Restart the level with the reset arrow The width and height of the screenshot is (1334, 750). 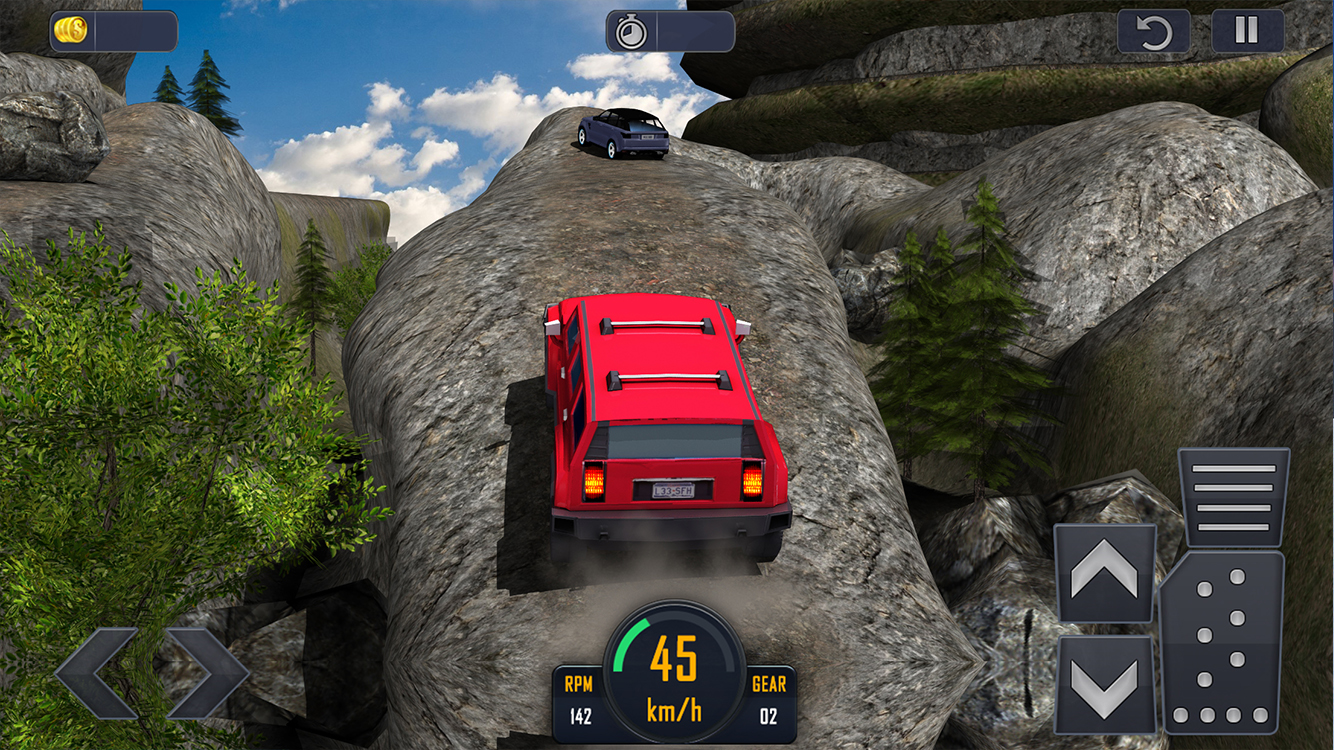1153,31
